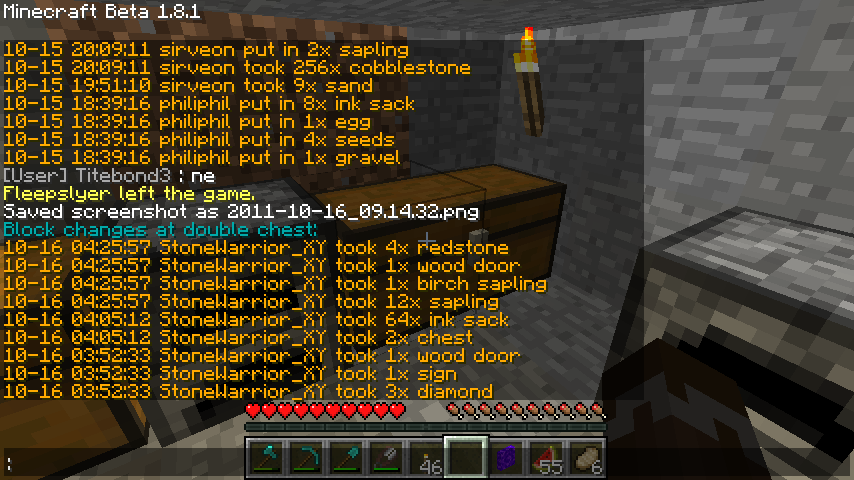Focus the chat input line

point(120,462)
